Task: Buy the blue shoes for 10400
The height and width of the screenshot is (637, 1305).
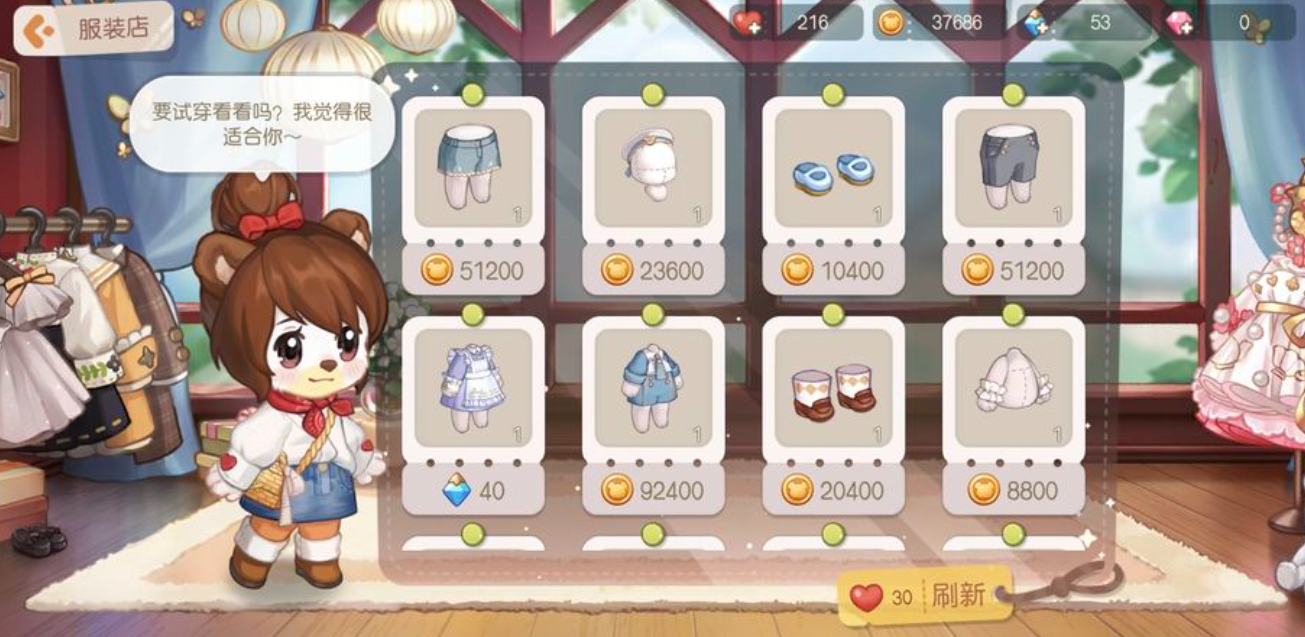Action: pyautogui.click(x=833, y=270)
